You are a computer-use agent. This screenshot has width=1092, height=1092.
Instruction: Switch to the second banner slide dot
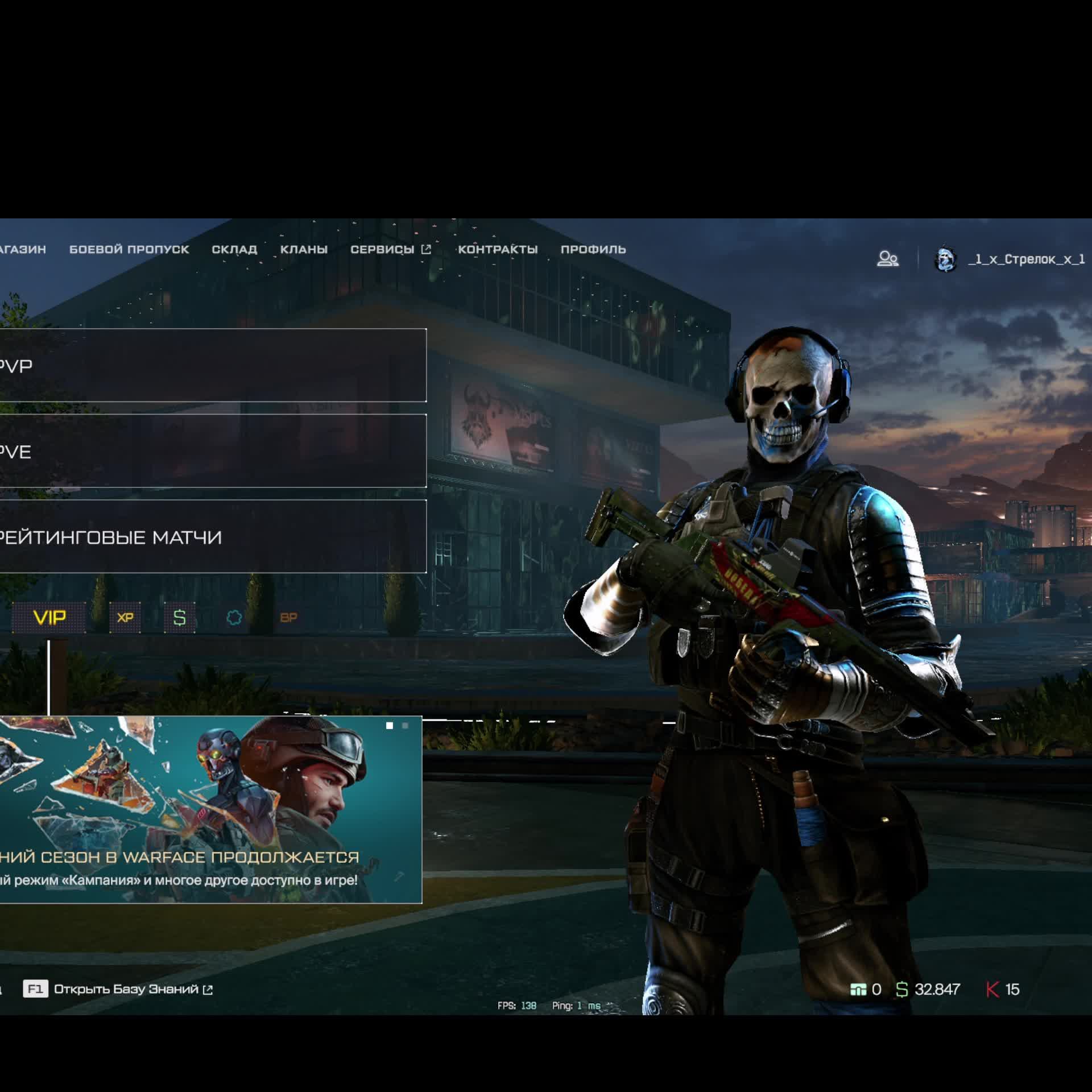click(x=405, y=726)
